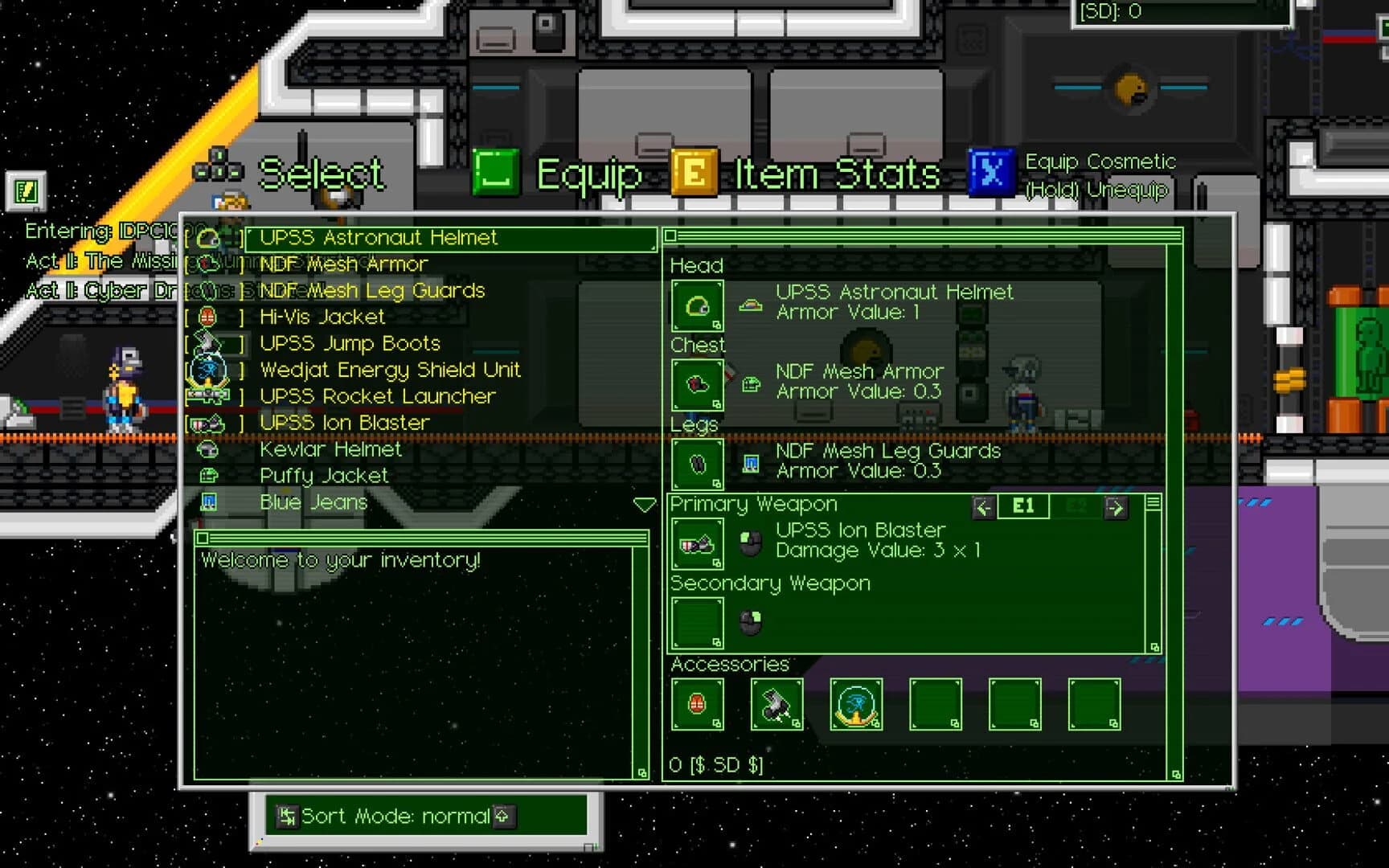1389x868 pixels.
Task: Click the UPSS Ion Blaster Primary Weapon icon
Action: click(x=696, y=543)
